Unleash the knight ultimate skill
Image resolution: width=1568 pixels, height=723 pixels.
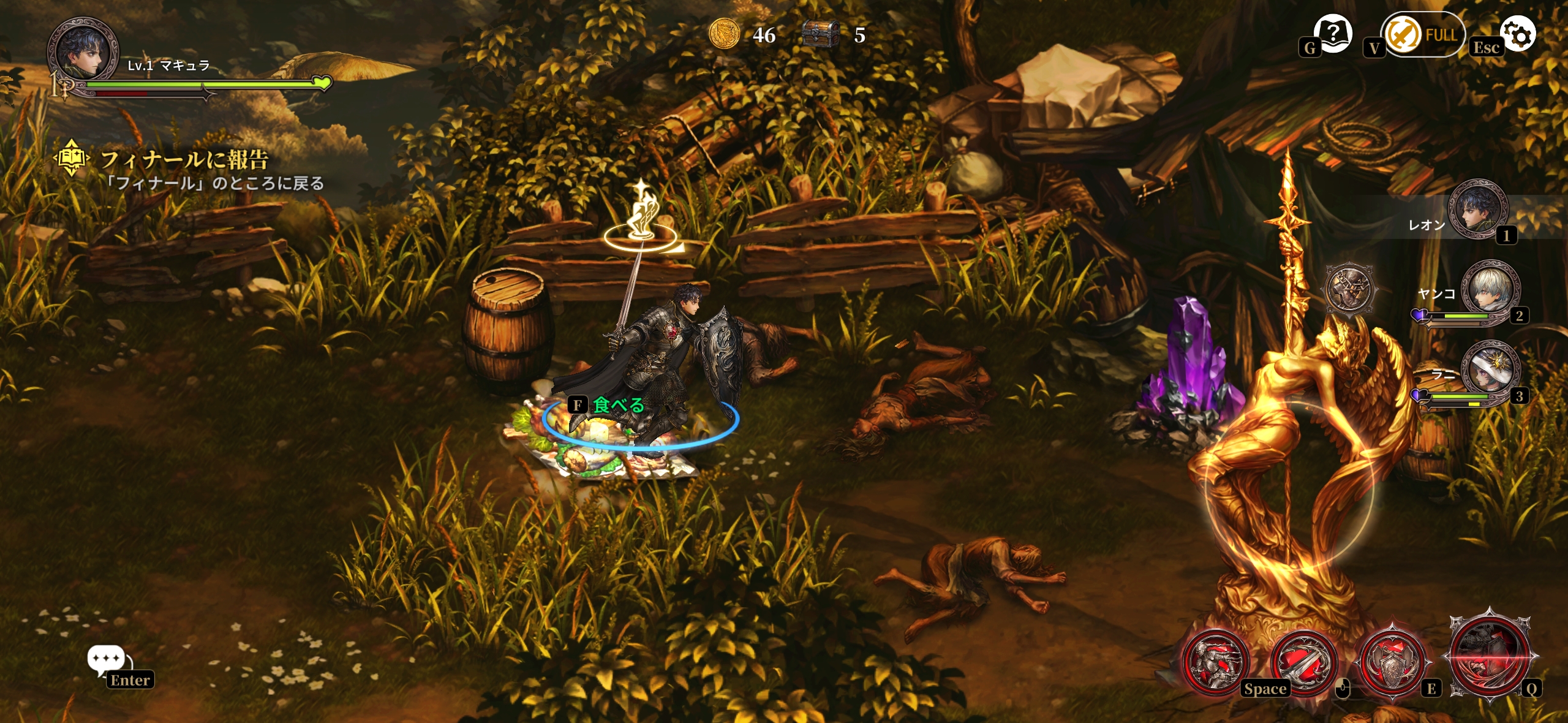pyautogui.click(x=1490, y=654)
